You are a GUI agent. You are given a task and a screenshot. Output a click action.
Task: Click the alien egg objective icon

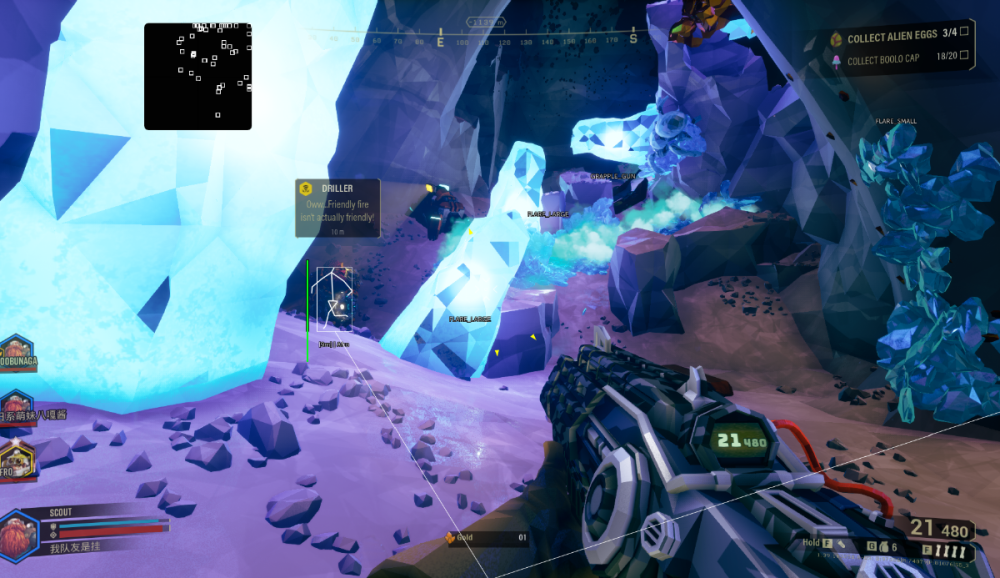click(836, 39)
